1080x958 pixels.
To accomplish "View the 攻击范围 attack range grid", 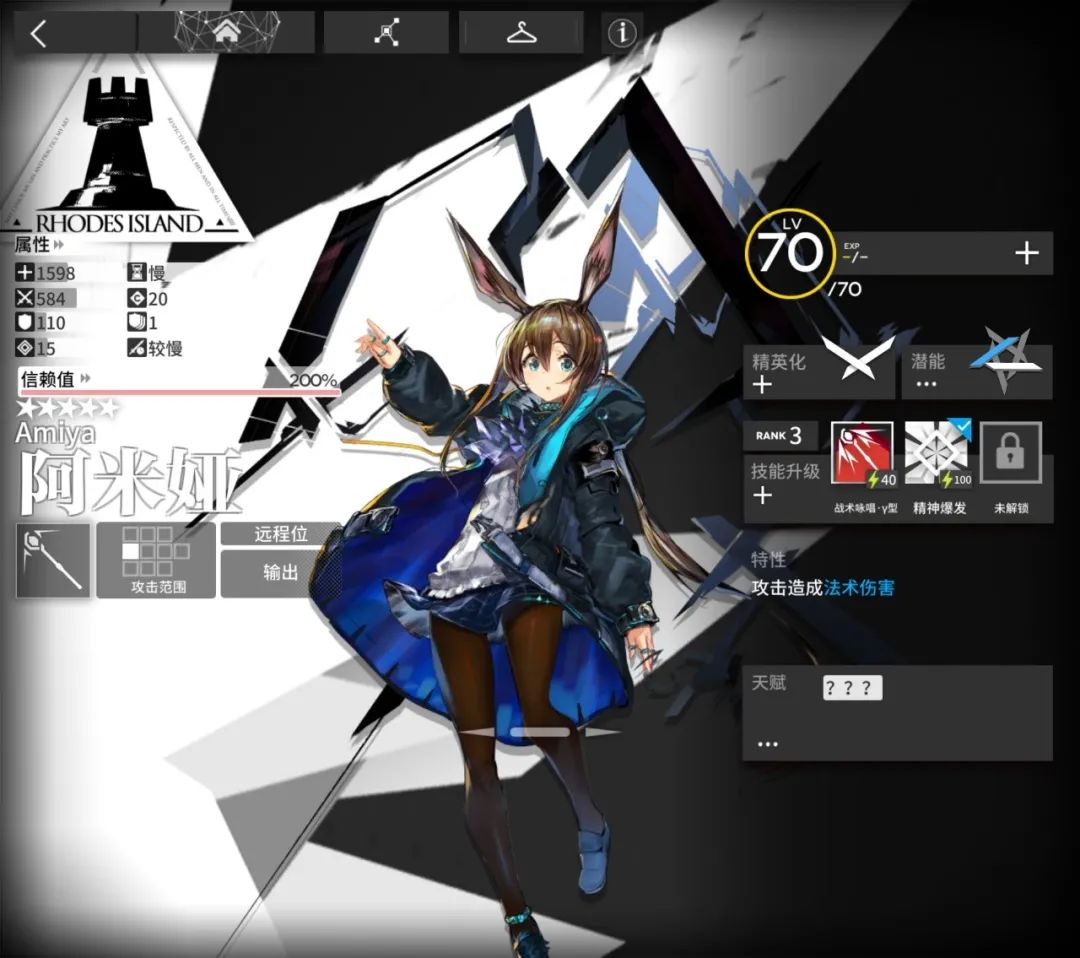I will tap(155, 559).
